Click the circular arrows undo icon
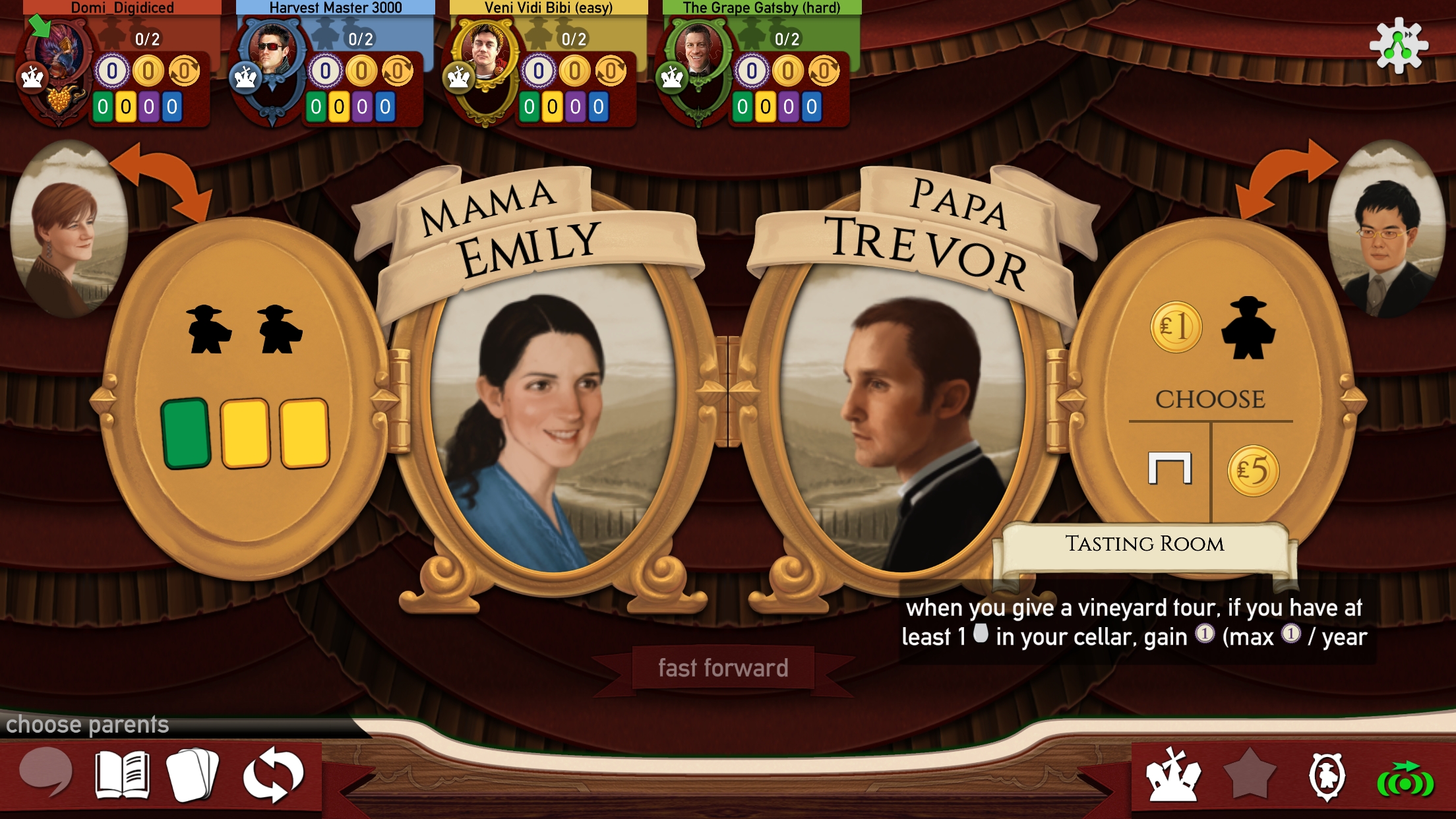The image size is (1456, 819). (273, 775)
